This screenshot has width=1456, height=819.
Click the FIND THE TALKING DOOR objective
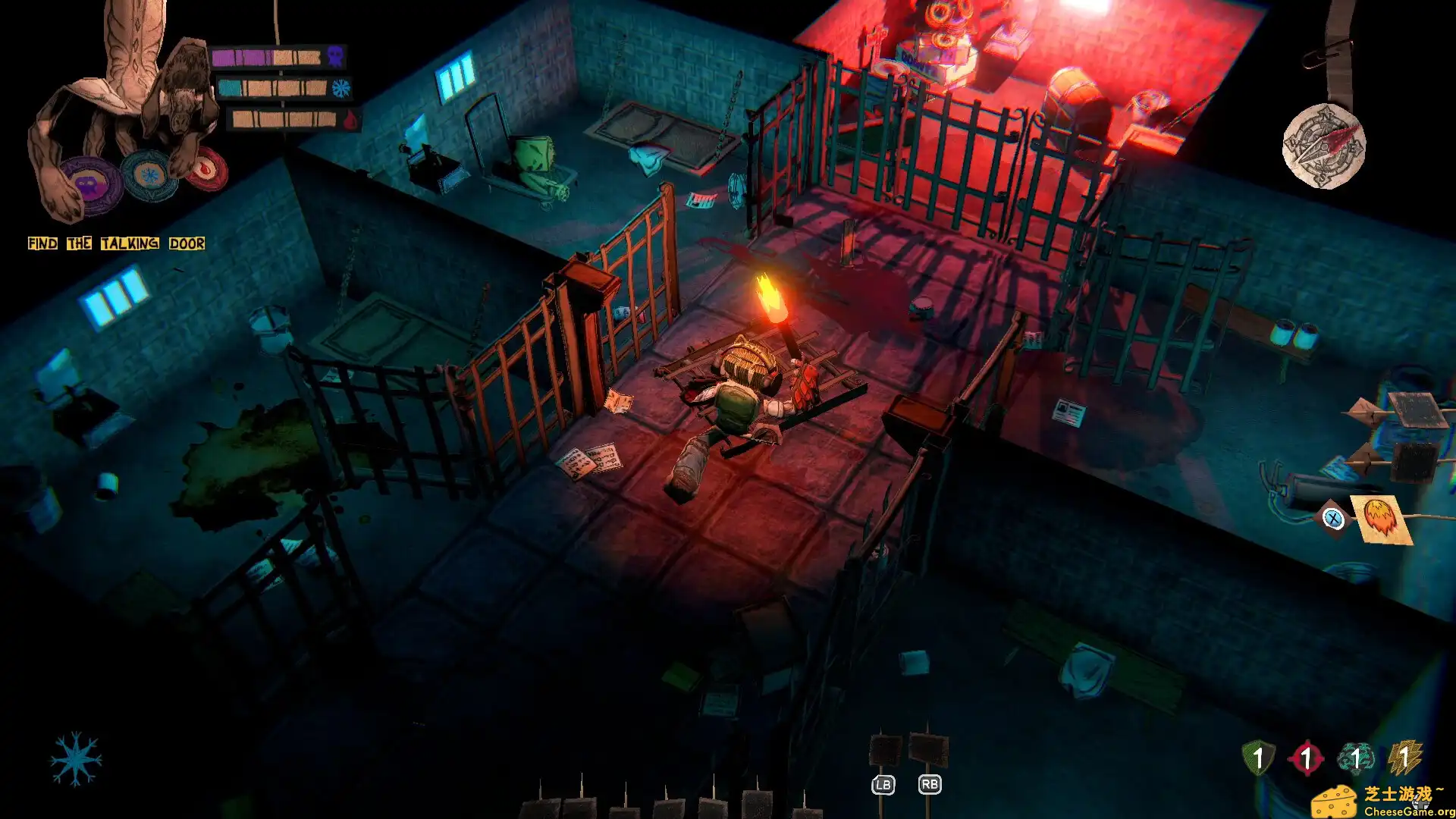point(115,243)
